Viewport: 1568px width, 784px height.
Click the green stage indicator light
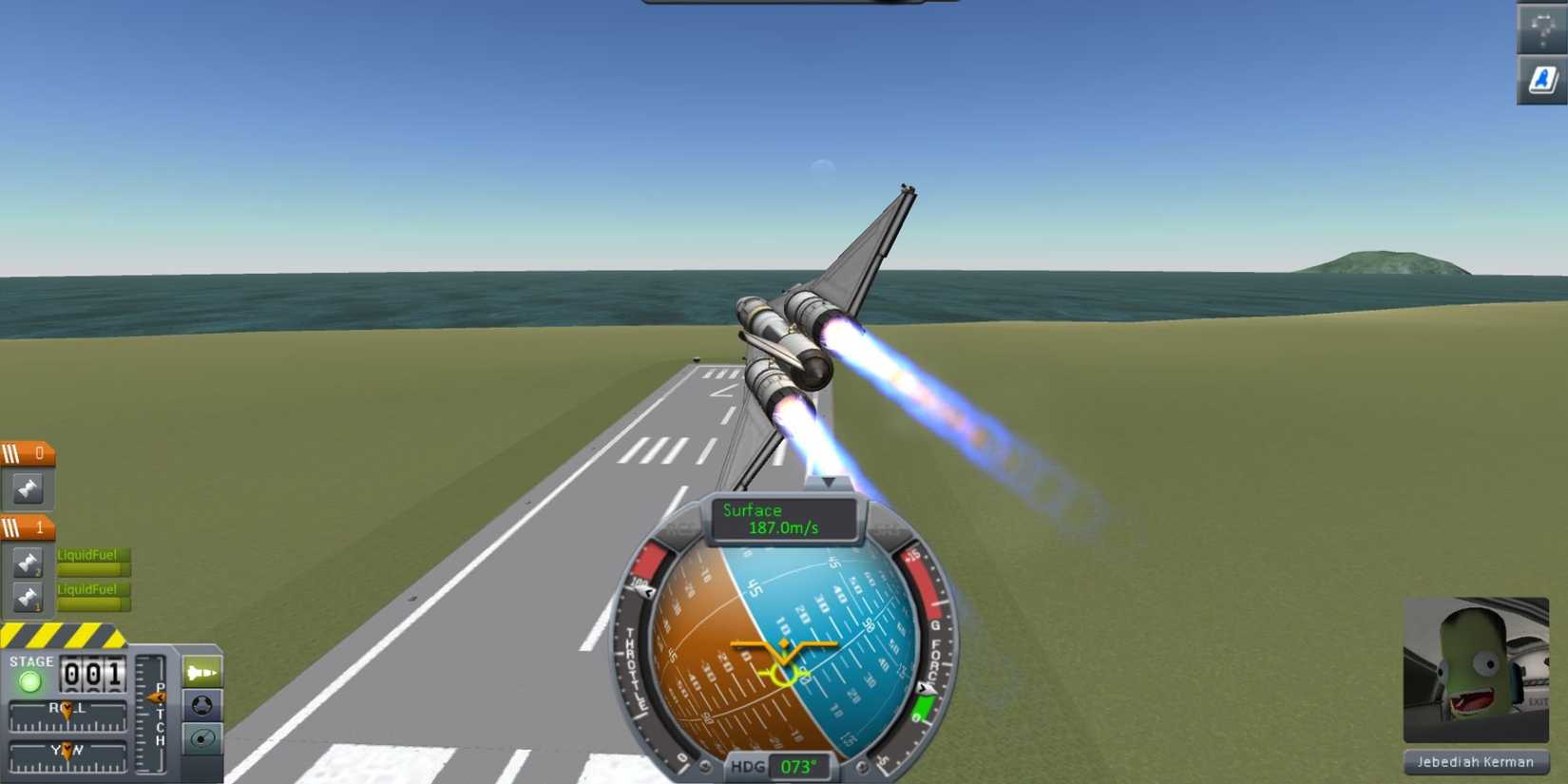coord(29,681)
